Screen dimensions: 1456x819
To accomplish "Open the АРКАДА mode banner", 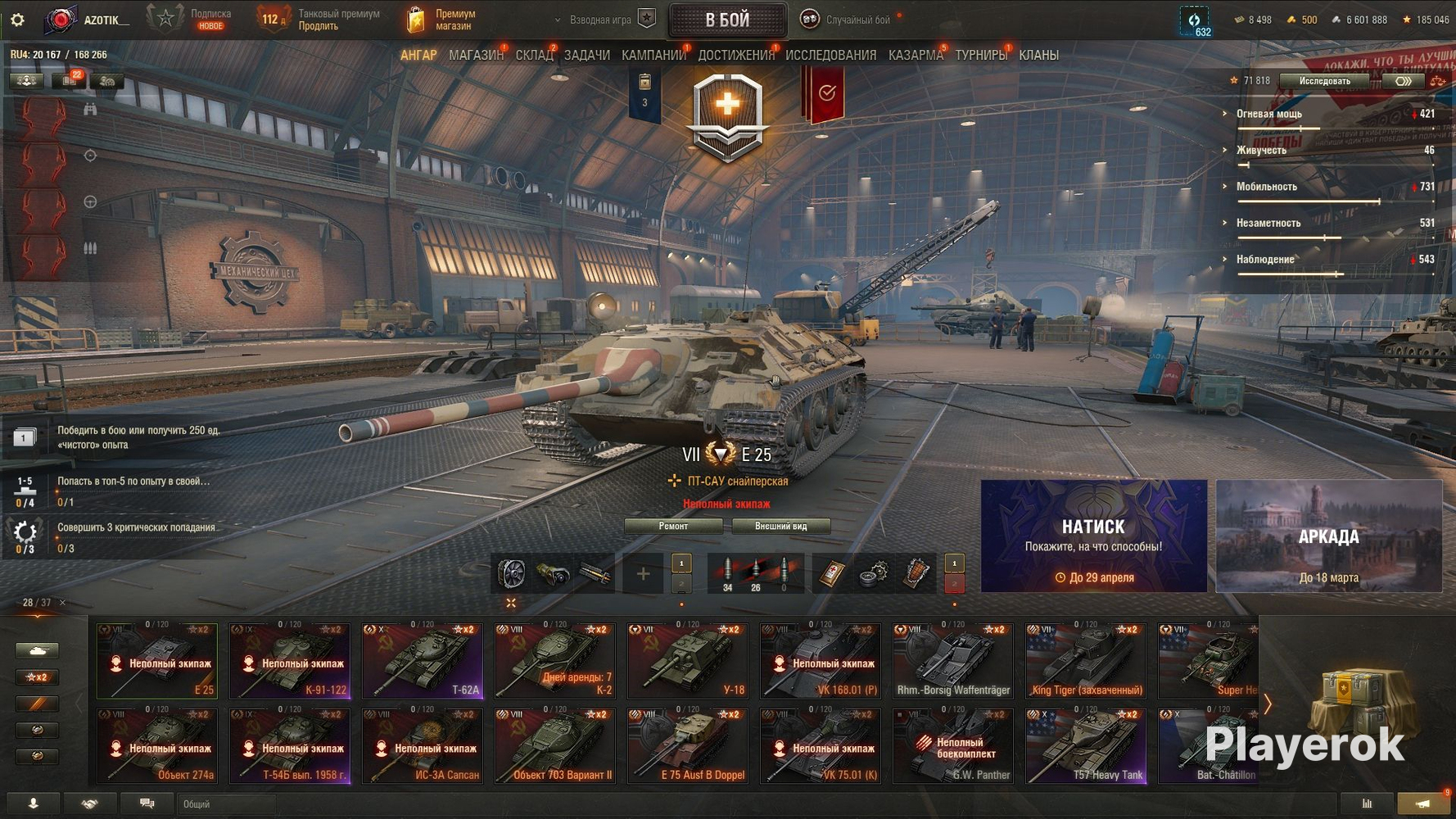I will point(1328,536).
